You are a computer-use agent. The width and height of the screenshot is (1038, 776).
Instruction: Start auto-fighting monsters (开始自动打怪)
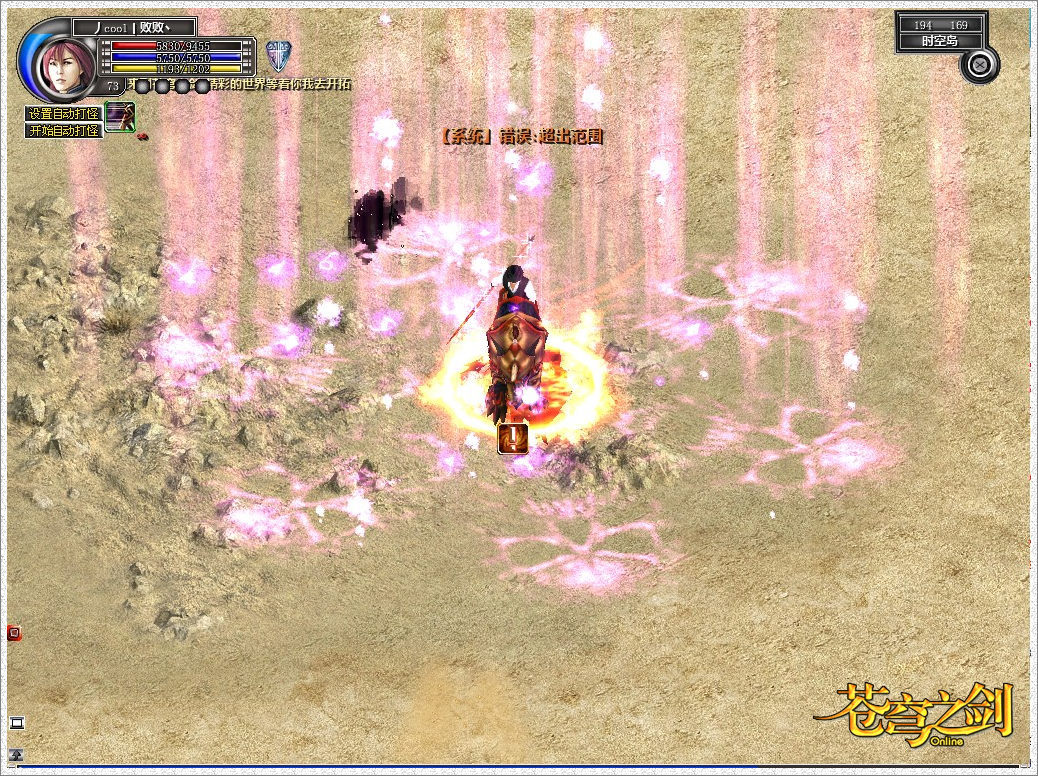click(63, 130)
